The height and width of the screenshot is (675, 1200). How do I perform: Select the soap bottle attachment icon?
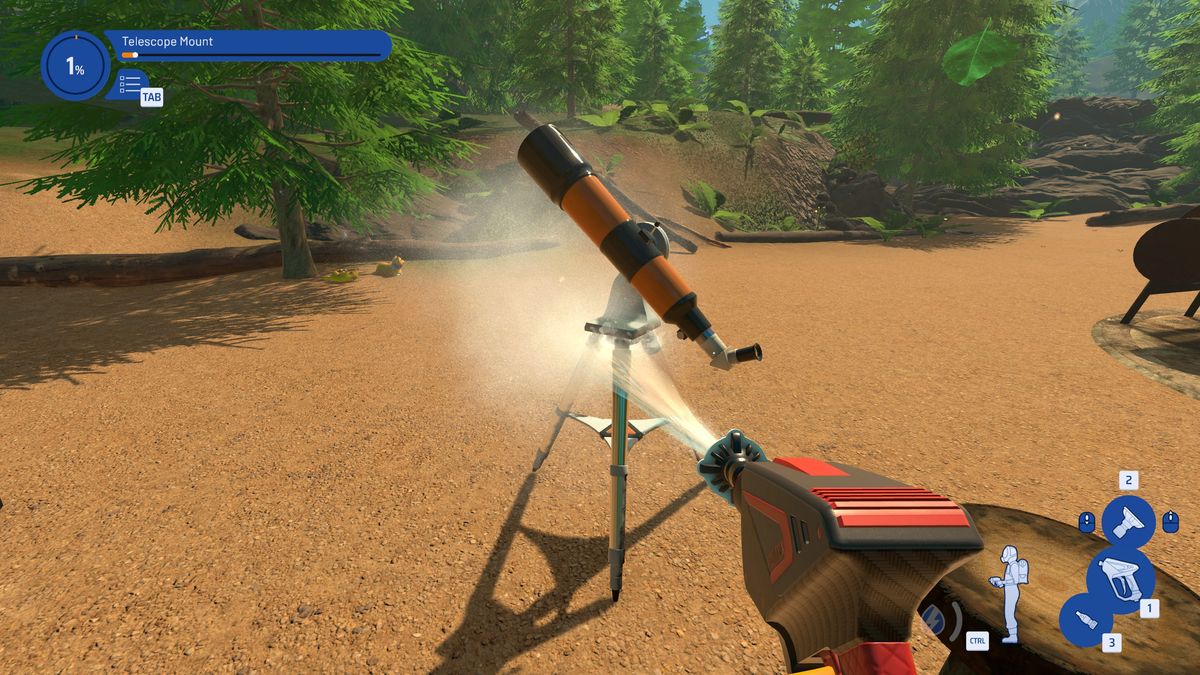pos(1084,619)
